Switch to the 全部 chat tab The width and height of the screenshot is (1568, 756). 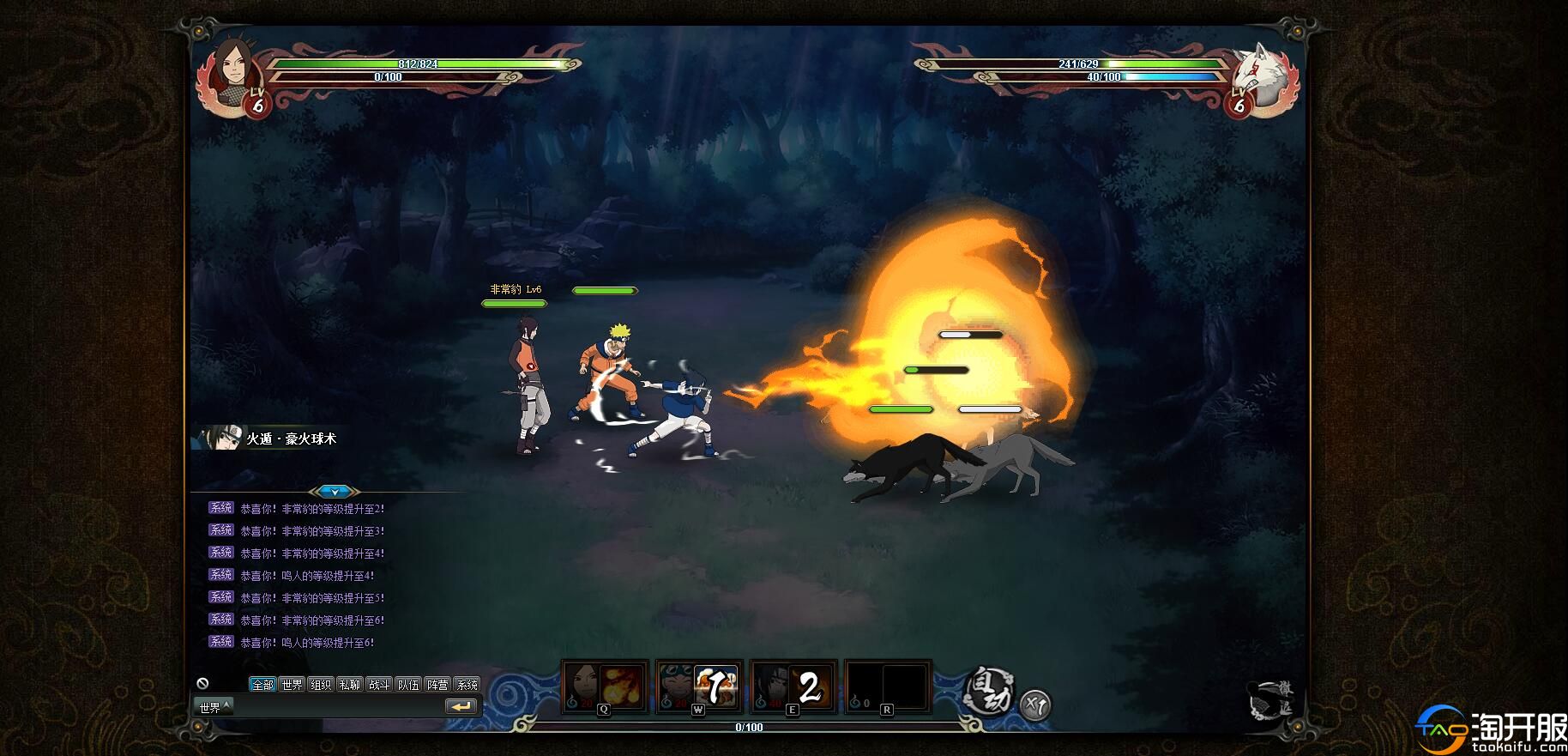point(262,684)
